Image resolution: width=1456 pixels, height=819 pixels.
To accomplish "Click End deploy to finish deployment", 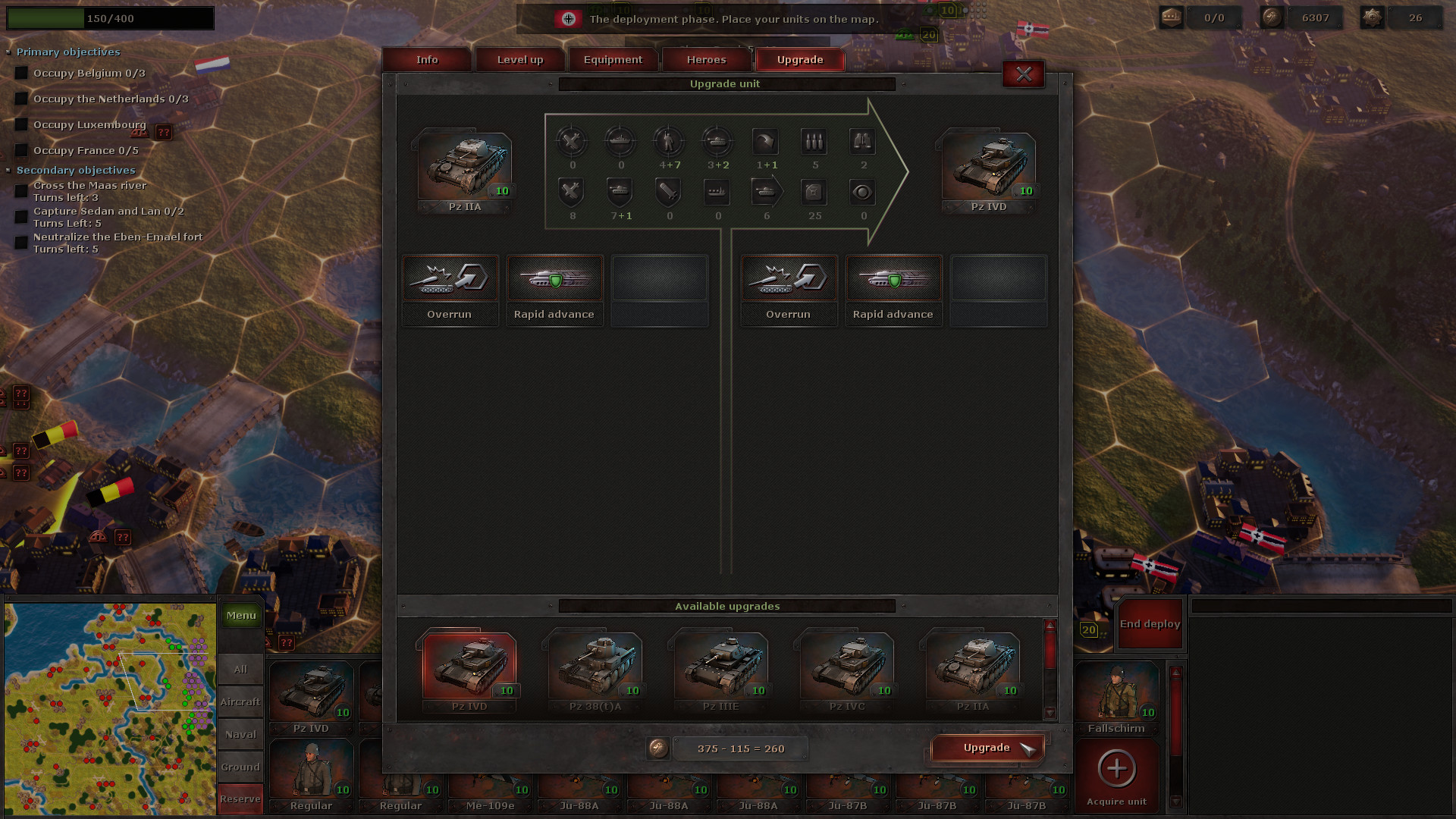I will coord(1149,623).
